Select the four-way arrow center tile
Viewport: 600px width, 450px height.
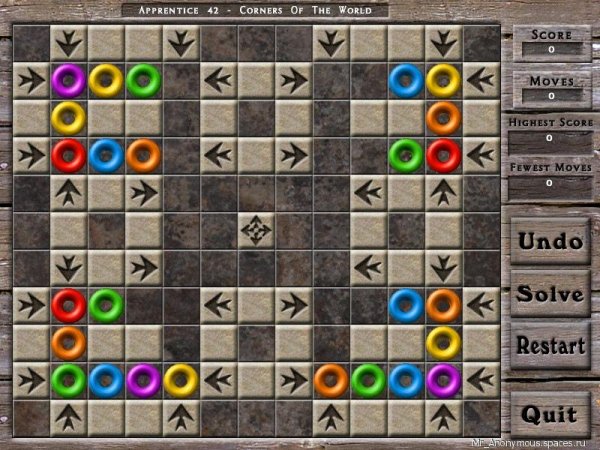click(256, 230)
